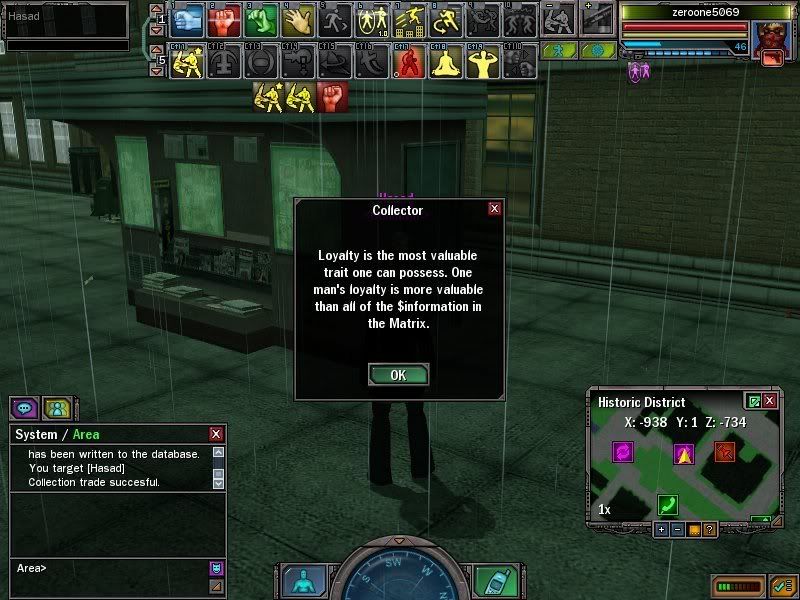
Task: Close the Historic District minimap
Action: point(770,400)
